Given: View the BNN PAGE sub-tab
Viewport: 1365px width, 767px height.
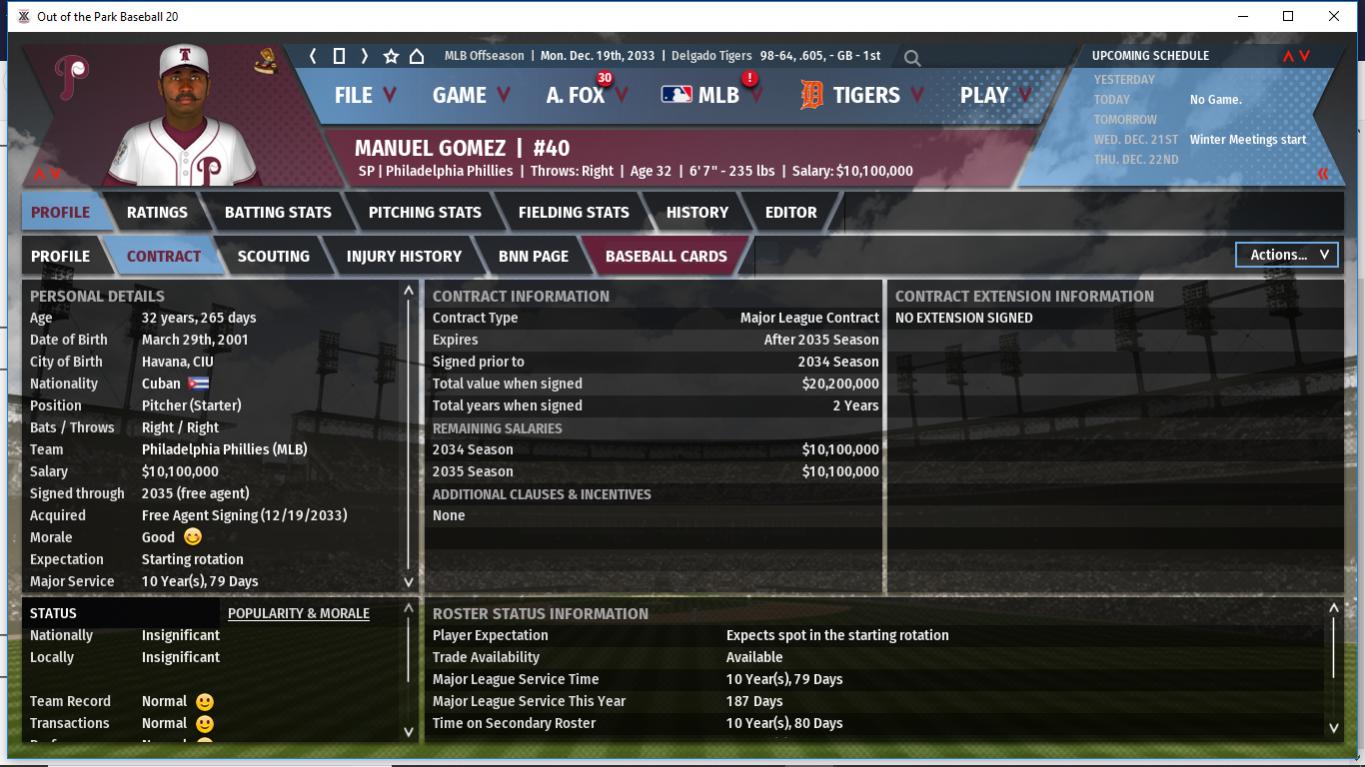Looking at the screenshot, I should [533, 256].
